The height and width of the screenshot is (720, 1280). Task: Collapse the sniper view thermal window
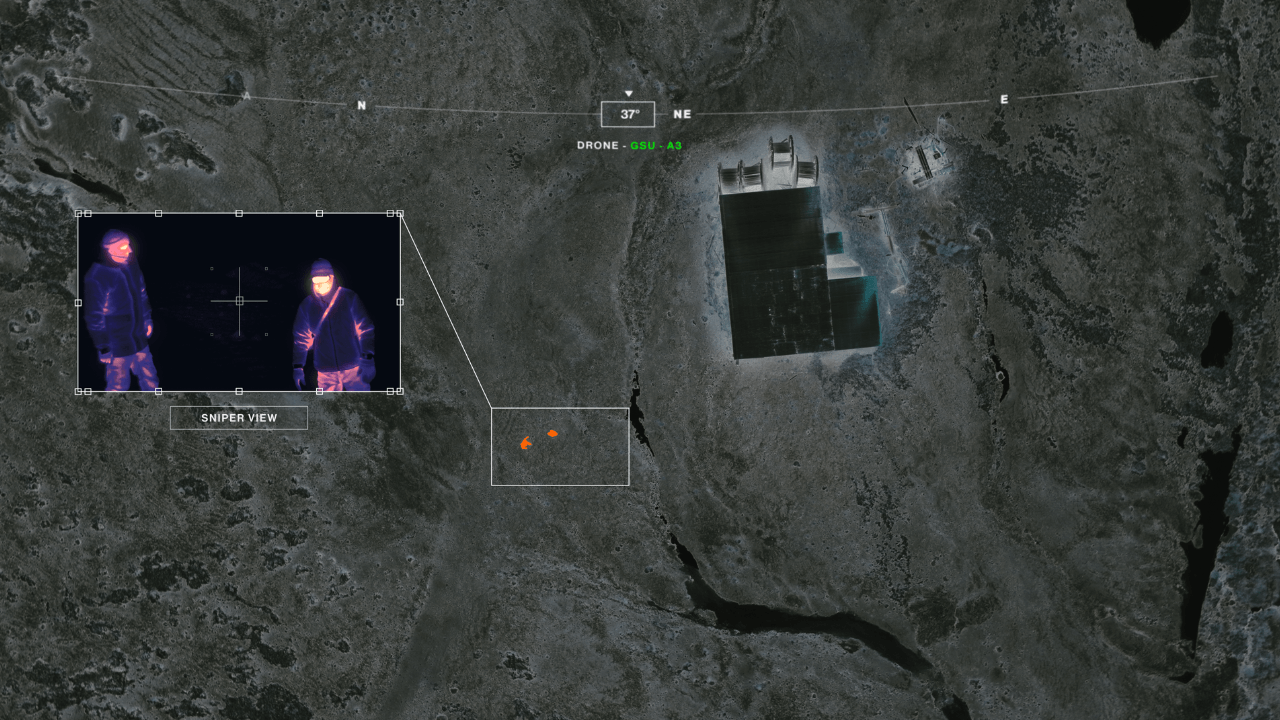(x=240, y=300)
